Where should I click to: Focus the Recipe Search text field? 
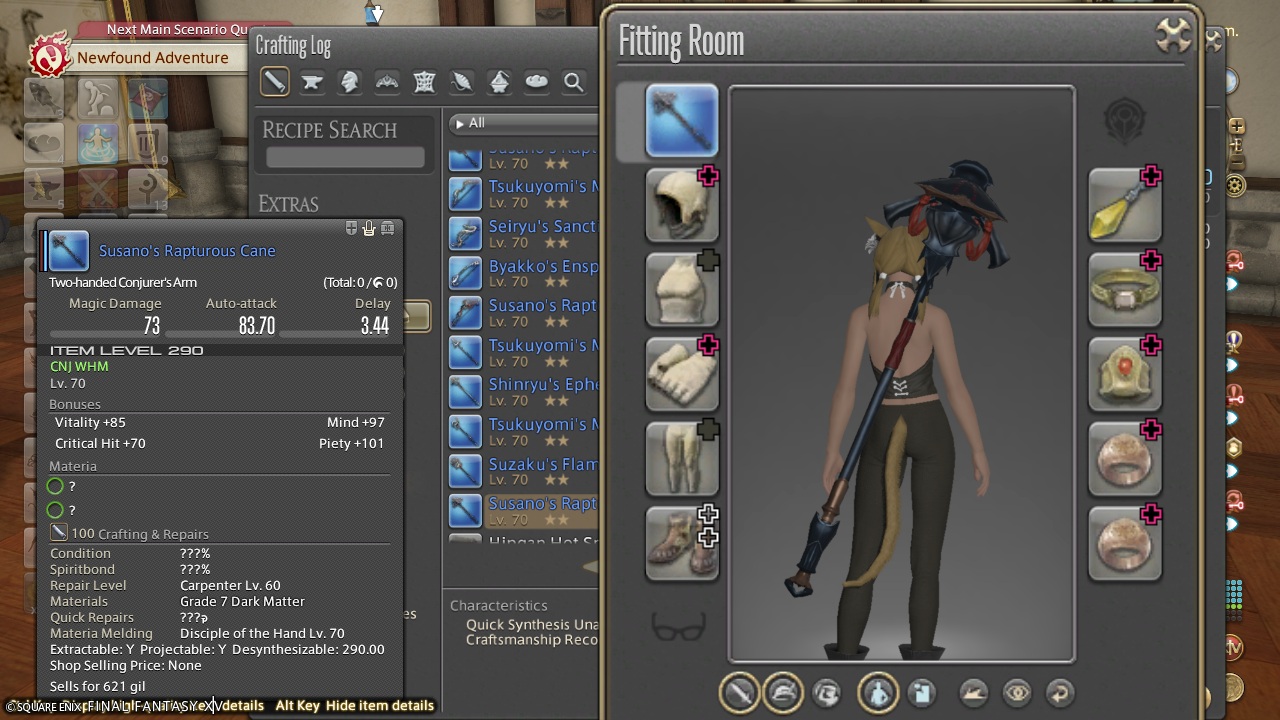345,157
